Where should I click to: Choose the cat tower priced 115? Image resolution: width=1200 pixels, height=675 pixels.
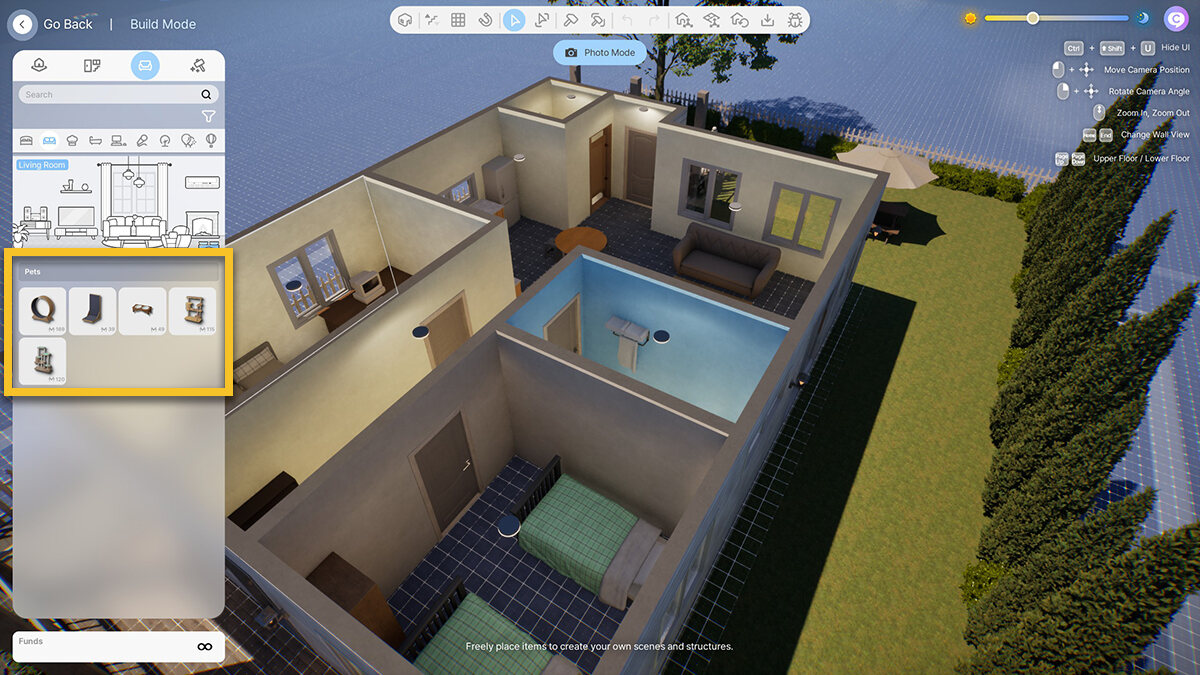(x=192, y=309)
